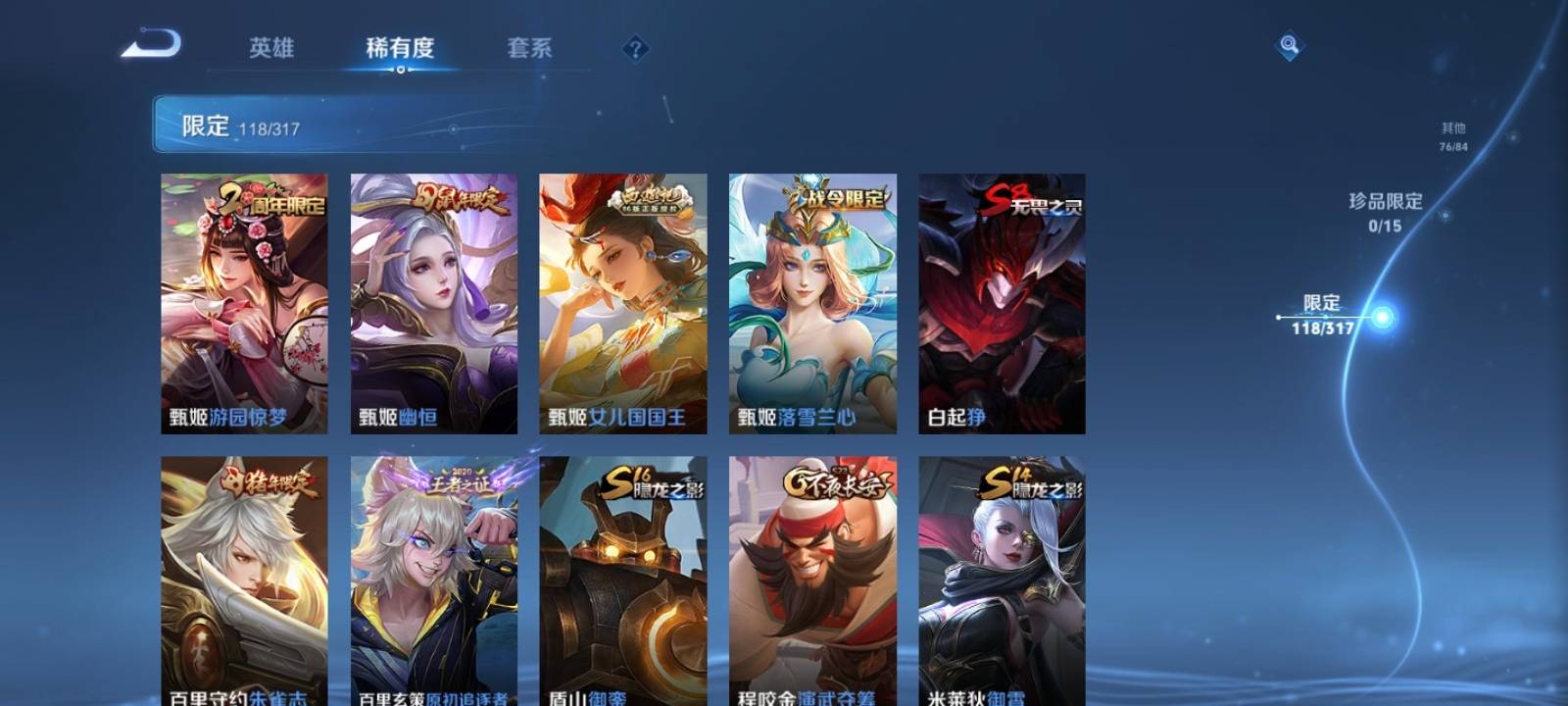The height and width of the screenshot is (706, 1568).
Task: Open the question mark help icon
Action: click(x=635, y=48)
